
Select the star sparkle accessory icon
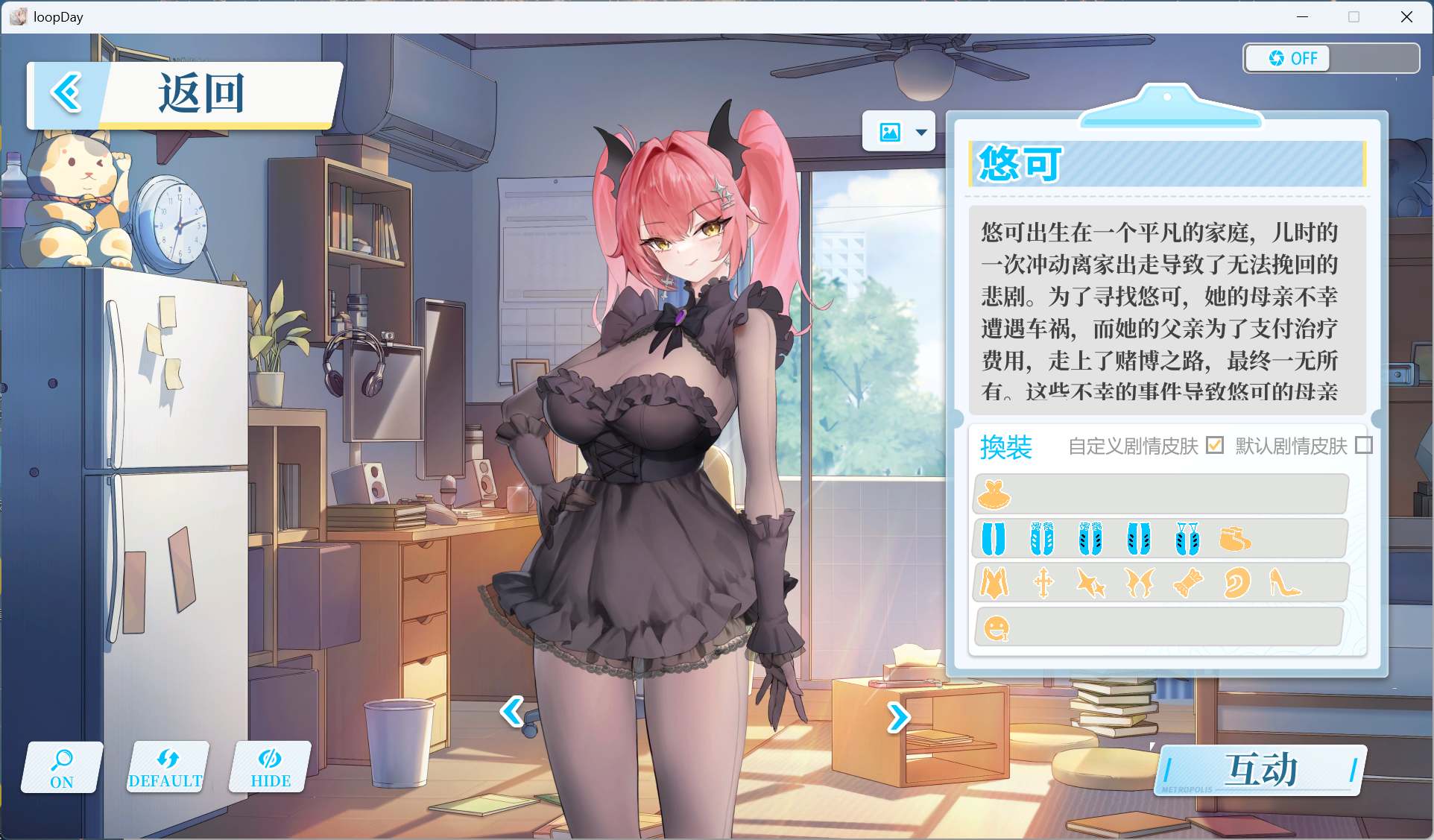click(x=1092, y=582)
